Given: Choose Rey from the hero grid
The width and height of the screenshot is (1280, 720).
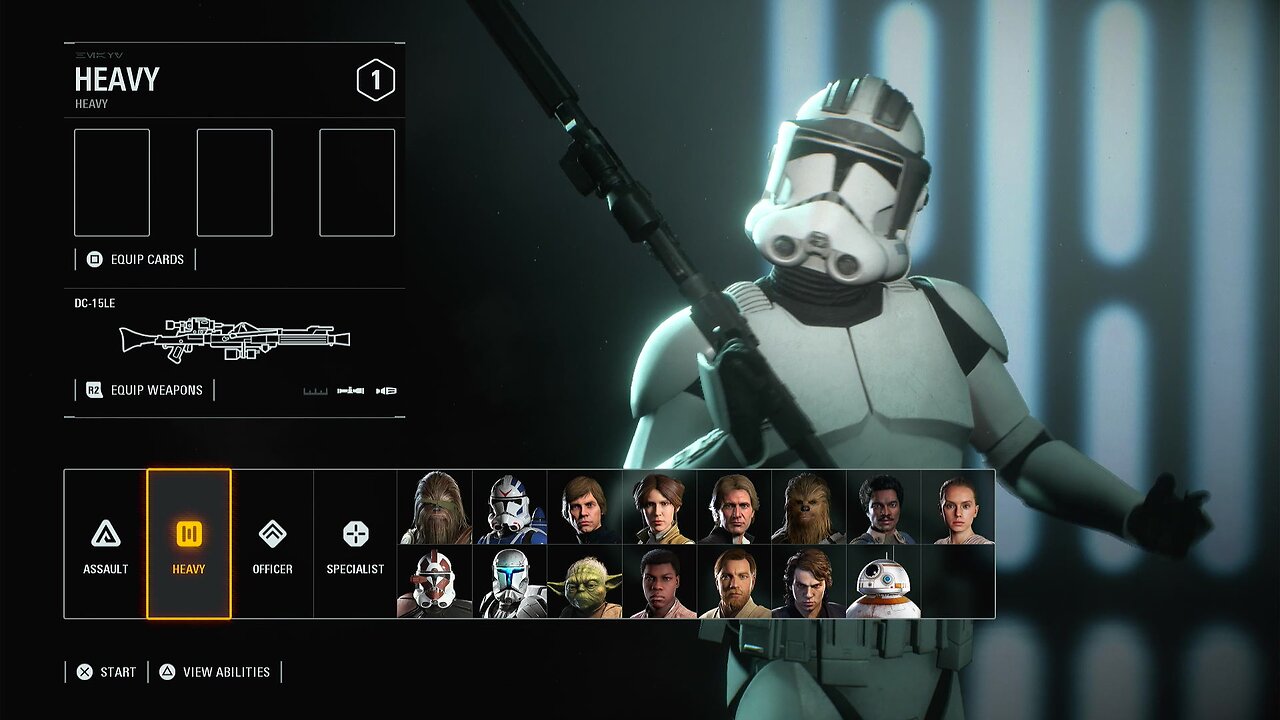Looking at the screenshot, I should pos(957,507).
